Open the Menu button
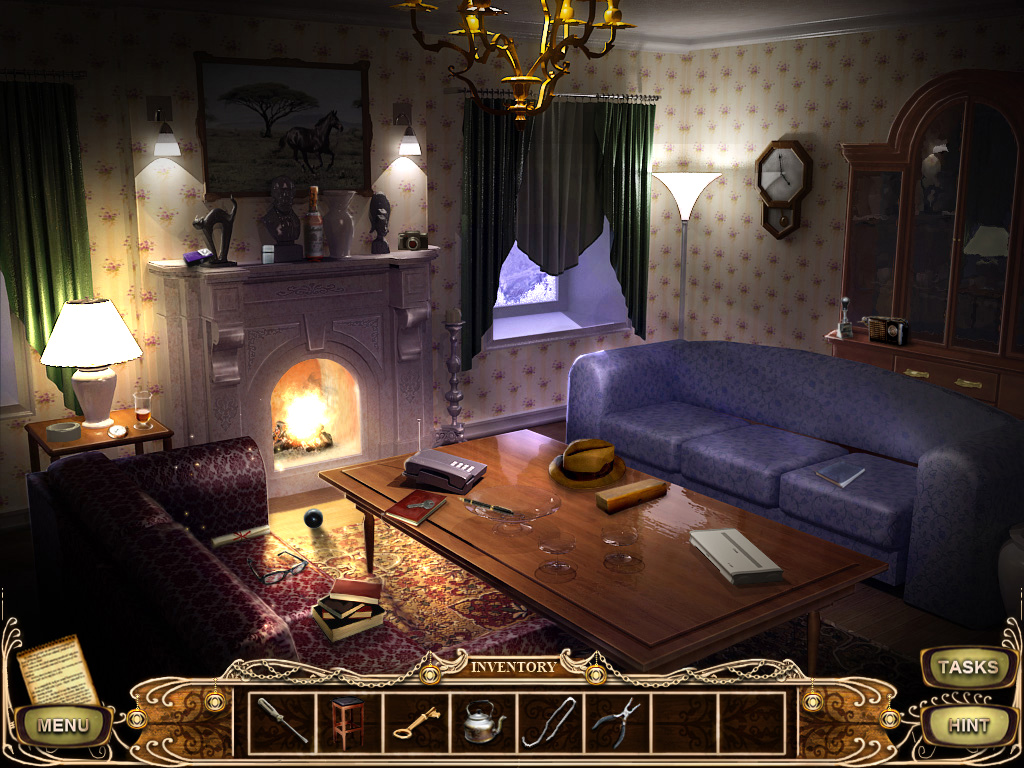 [63, 725]
